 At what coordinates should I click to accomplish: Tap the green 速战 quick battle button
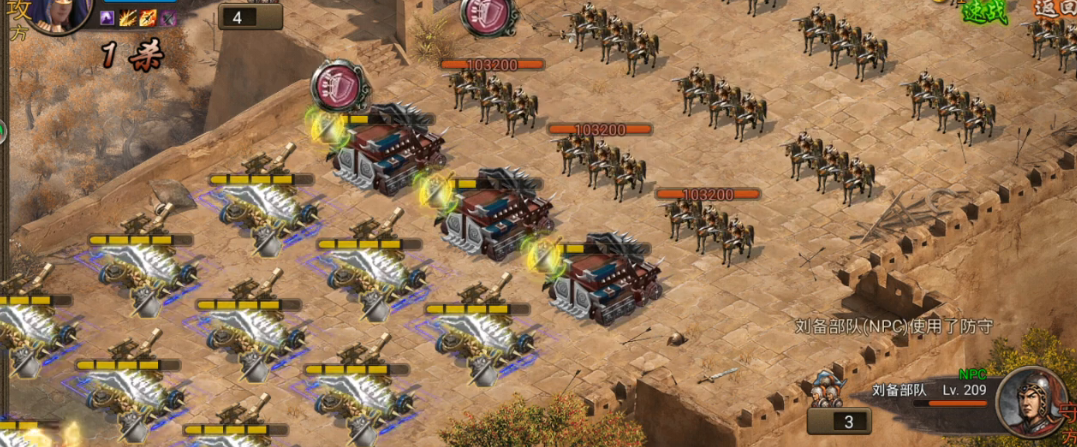click(x=986, y=11)
